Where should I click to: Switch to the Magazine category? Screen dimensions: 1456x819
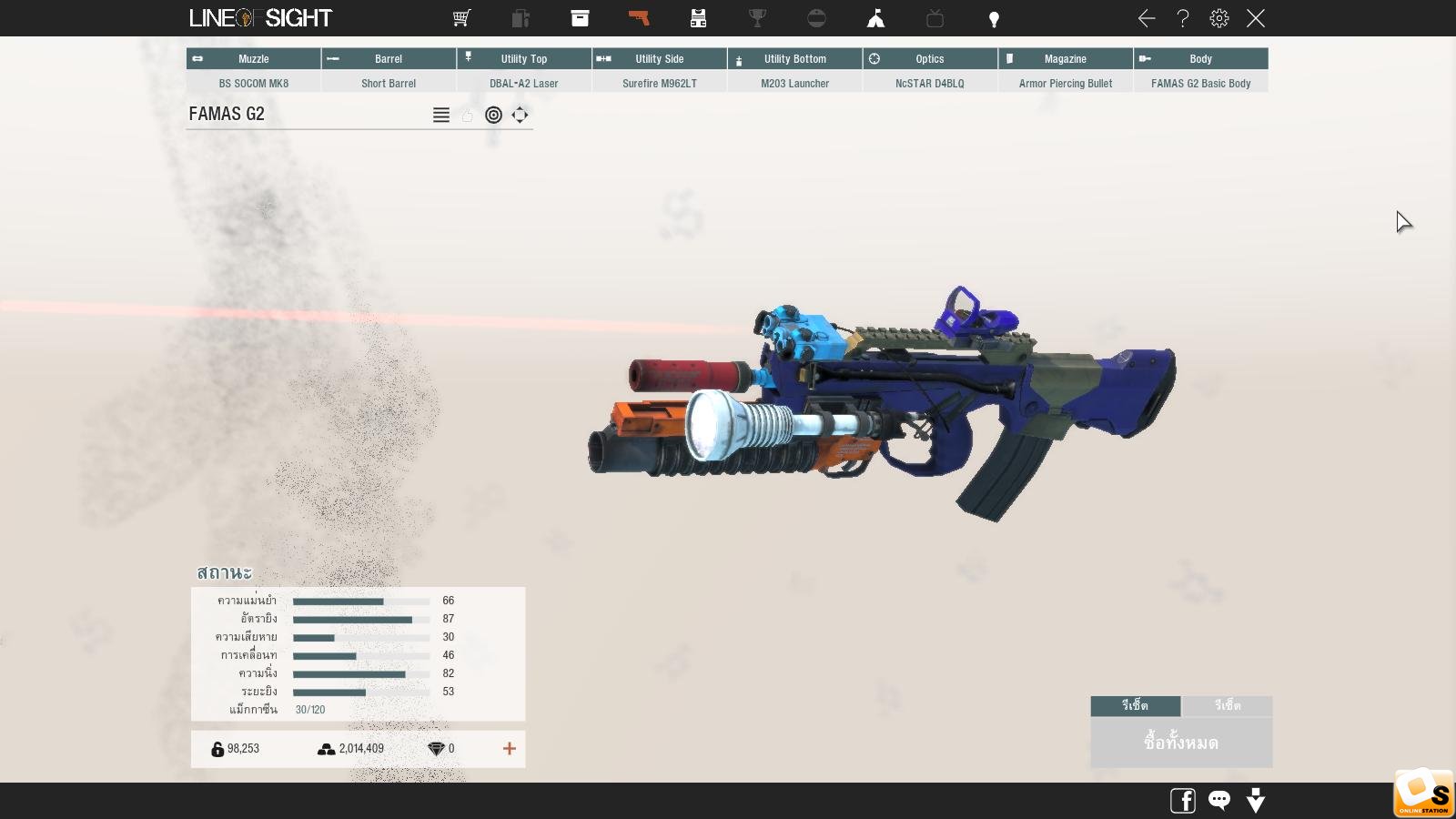(x=1065, y=59)
